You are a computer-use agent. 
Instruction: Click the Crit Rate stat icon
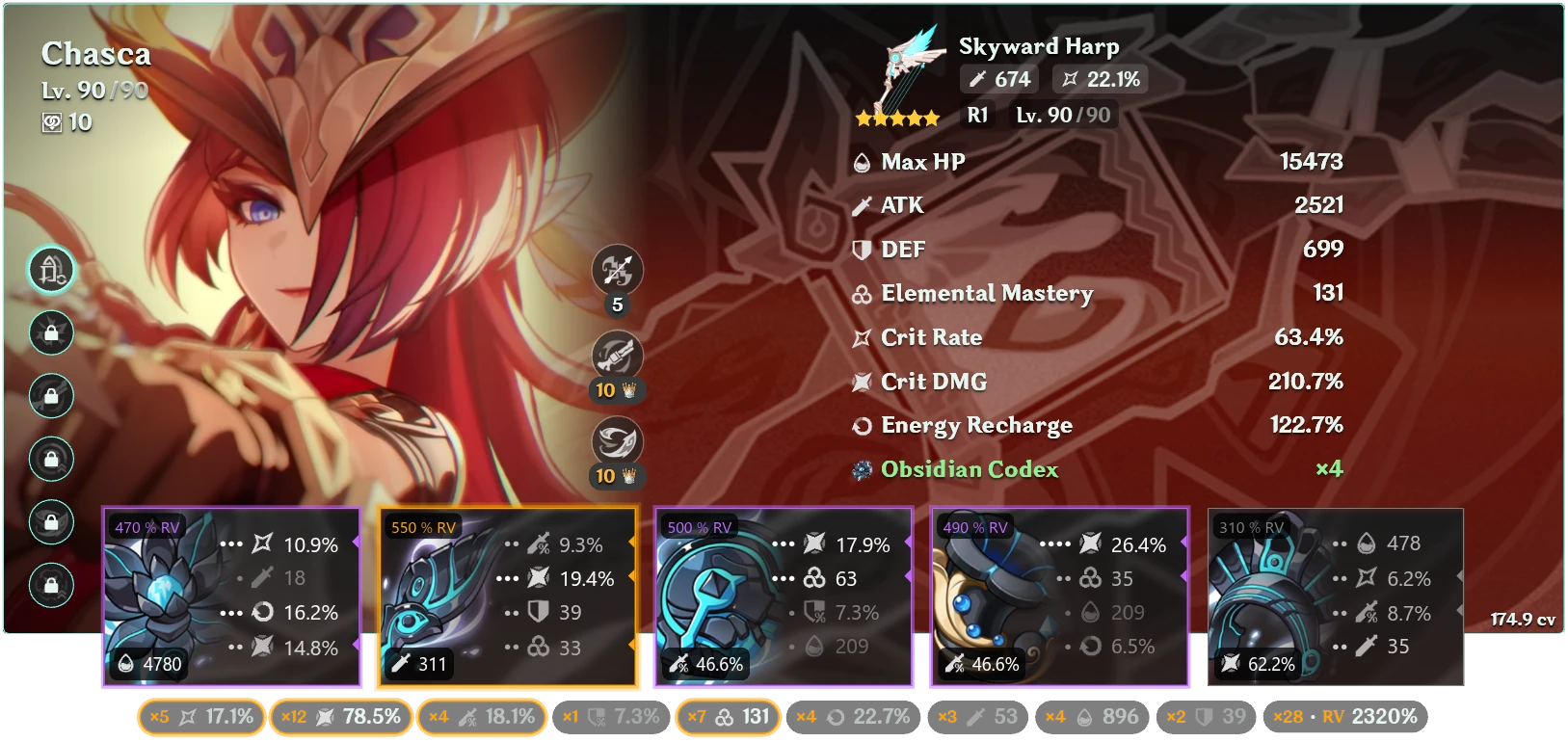(x=861, y=337)
